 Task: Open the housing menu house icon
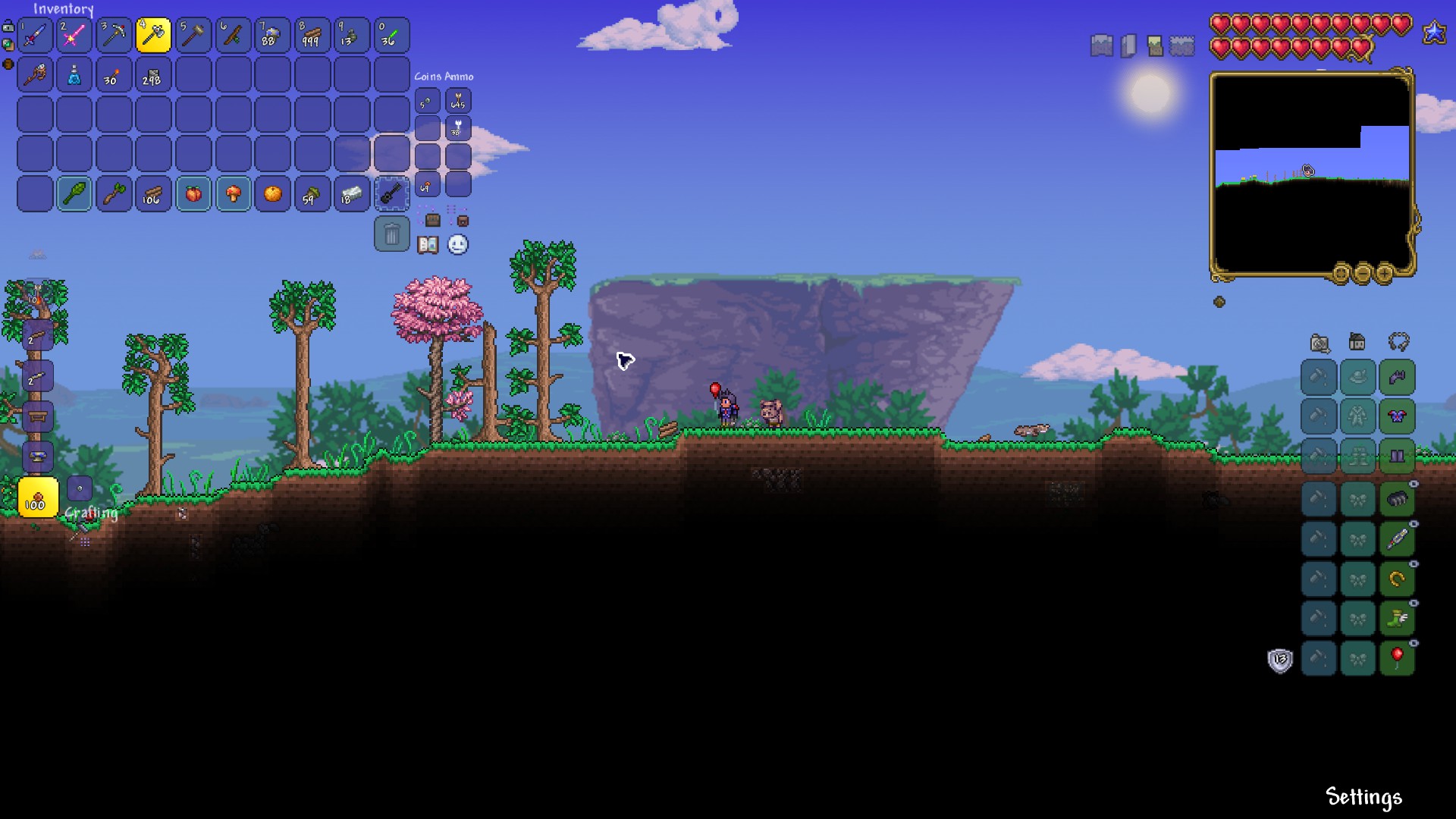click(1356, 342)
